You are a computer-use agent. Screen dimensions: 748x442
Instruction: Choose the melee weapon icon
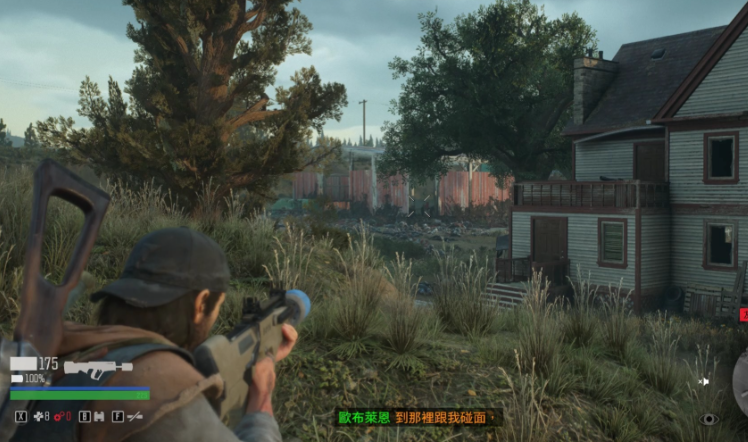[x=134, y=415]
